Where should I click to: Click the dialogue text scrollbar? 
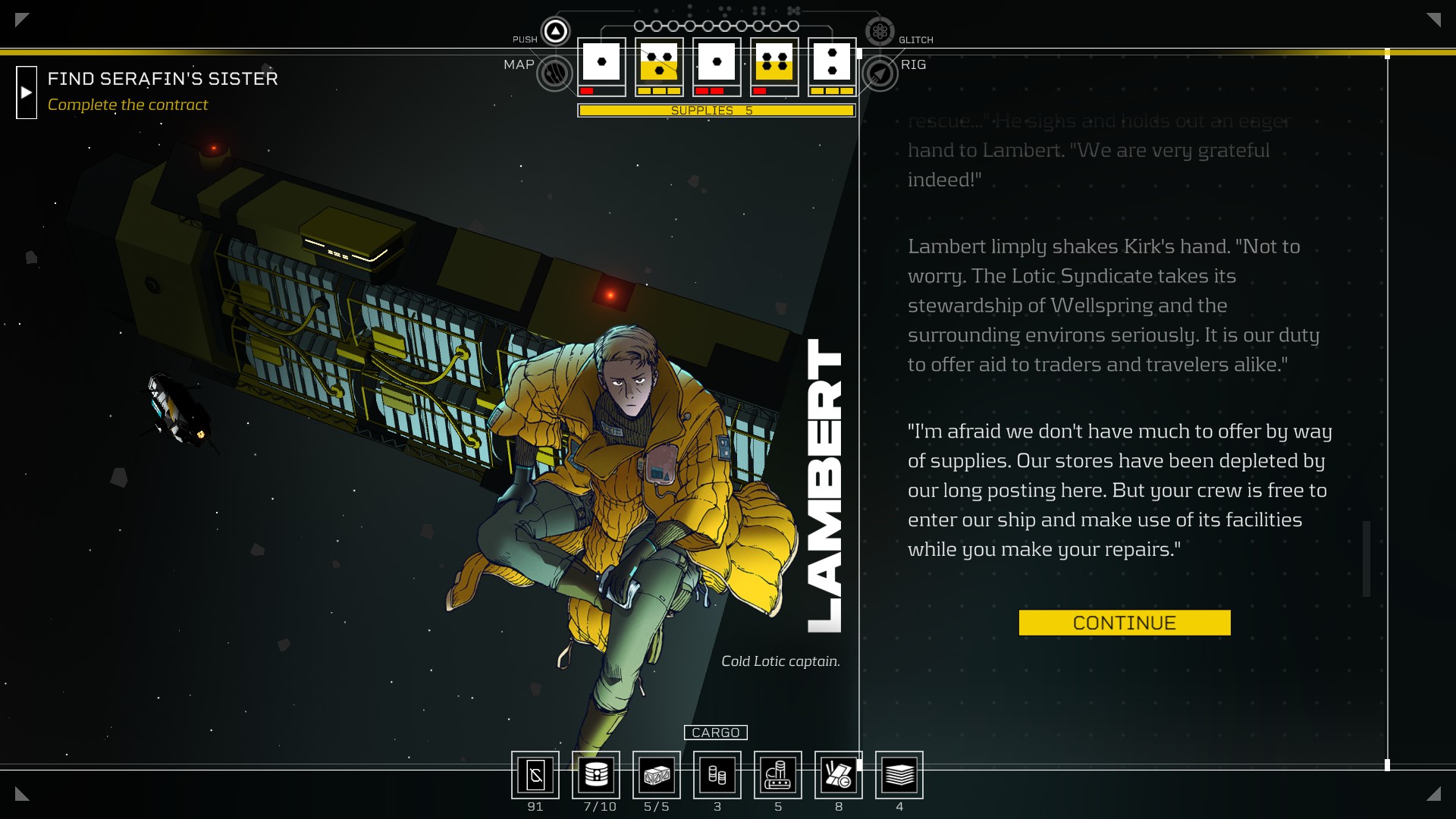[1367, 558]
